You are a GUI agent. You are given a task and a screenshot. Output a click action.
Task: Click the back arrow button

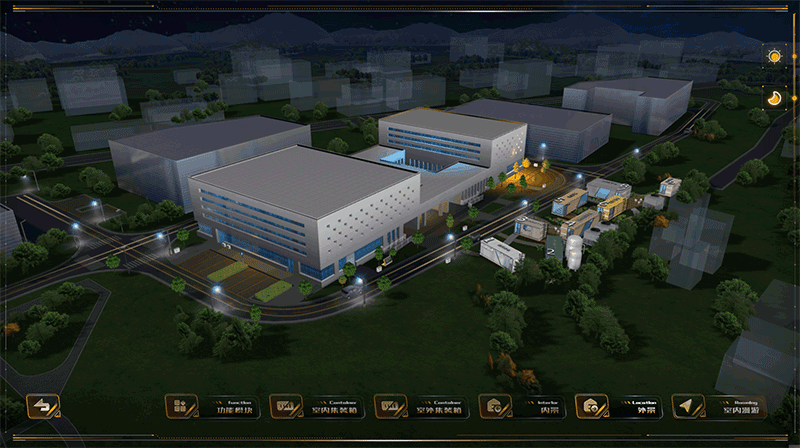click(x=43, y=406)
